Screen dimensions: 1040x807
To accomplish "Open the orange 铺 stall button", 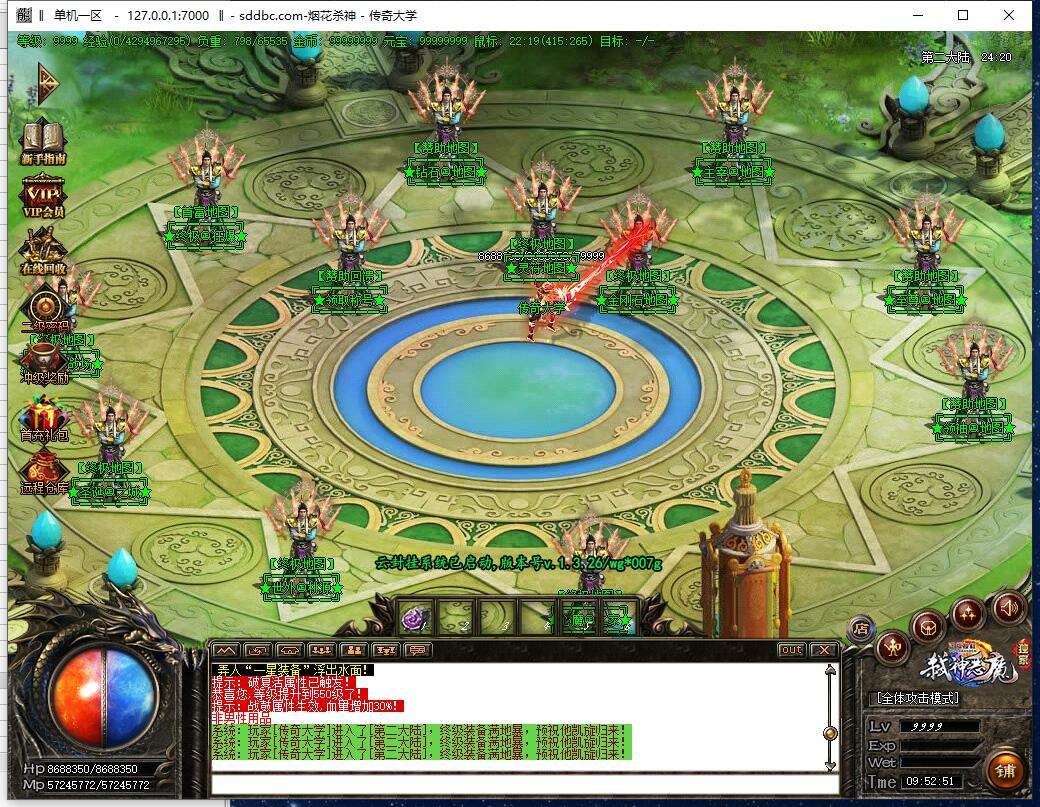I will 1004,770.
